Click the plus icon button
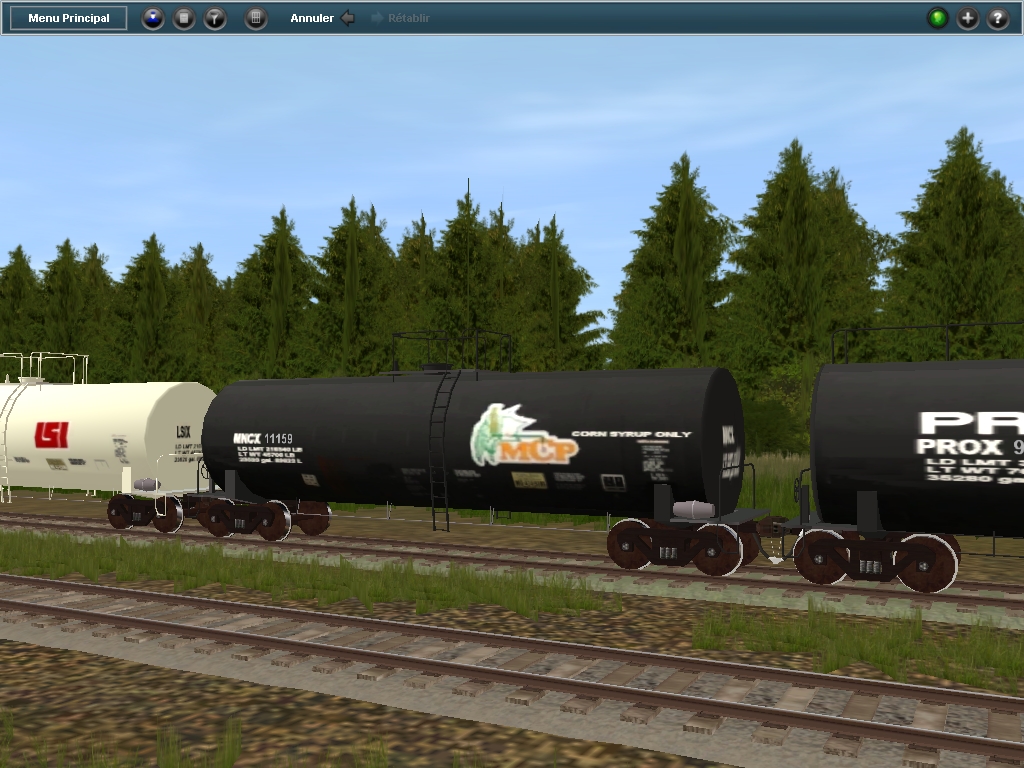1024x768 pixels. tap(968, 18)
